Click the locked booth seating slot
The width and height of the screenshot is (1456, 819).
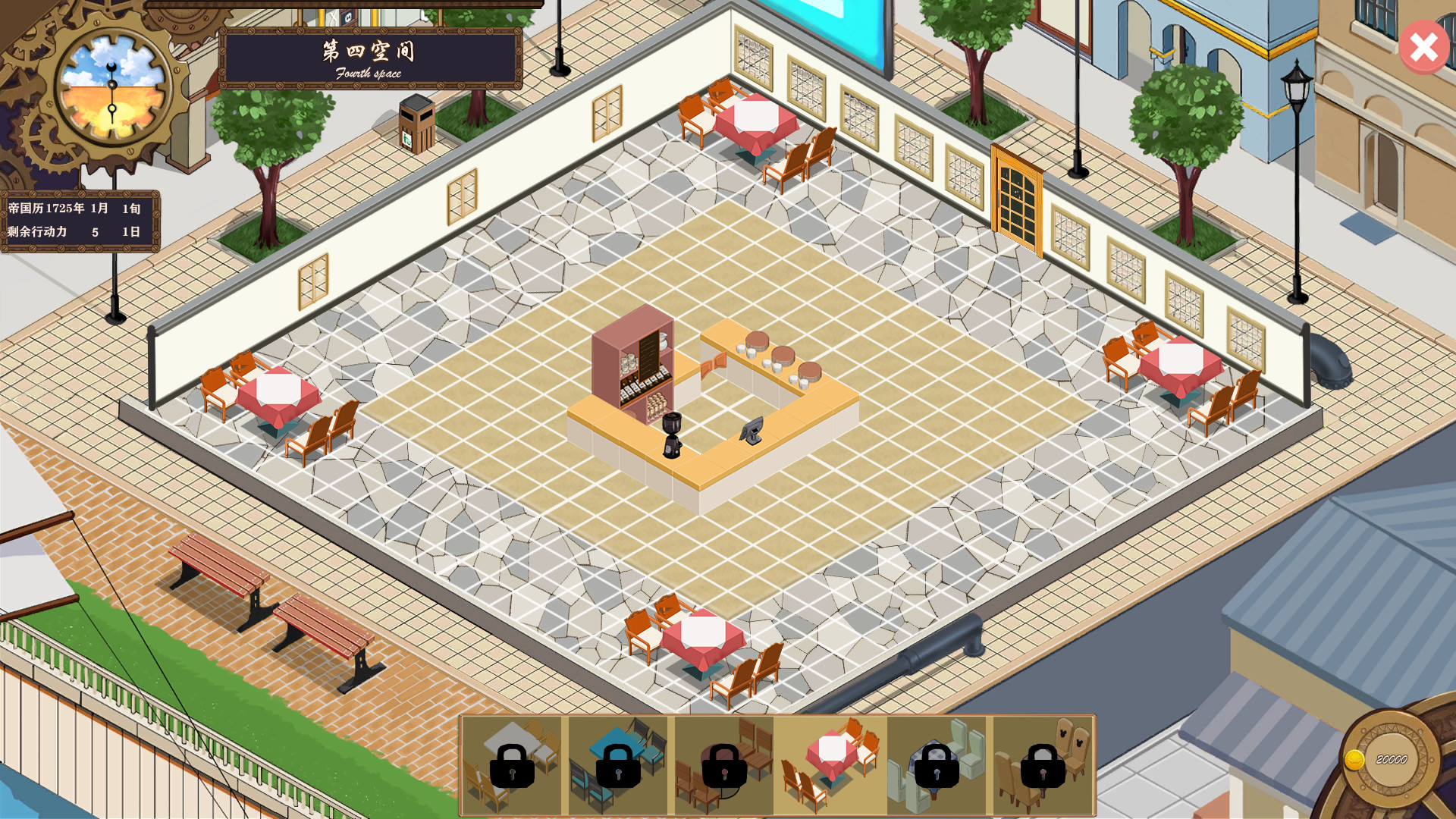tap(938, 762)
